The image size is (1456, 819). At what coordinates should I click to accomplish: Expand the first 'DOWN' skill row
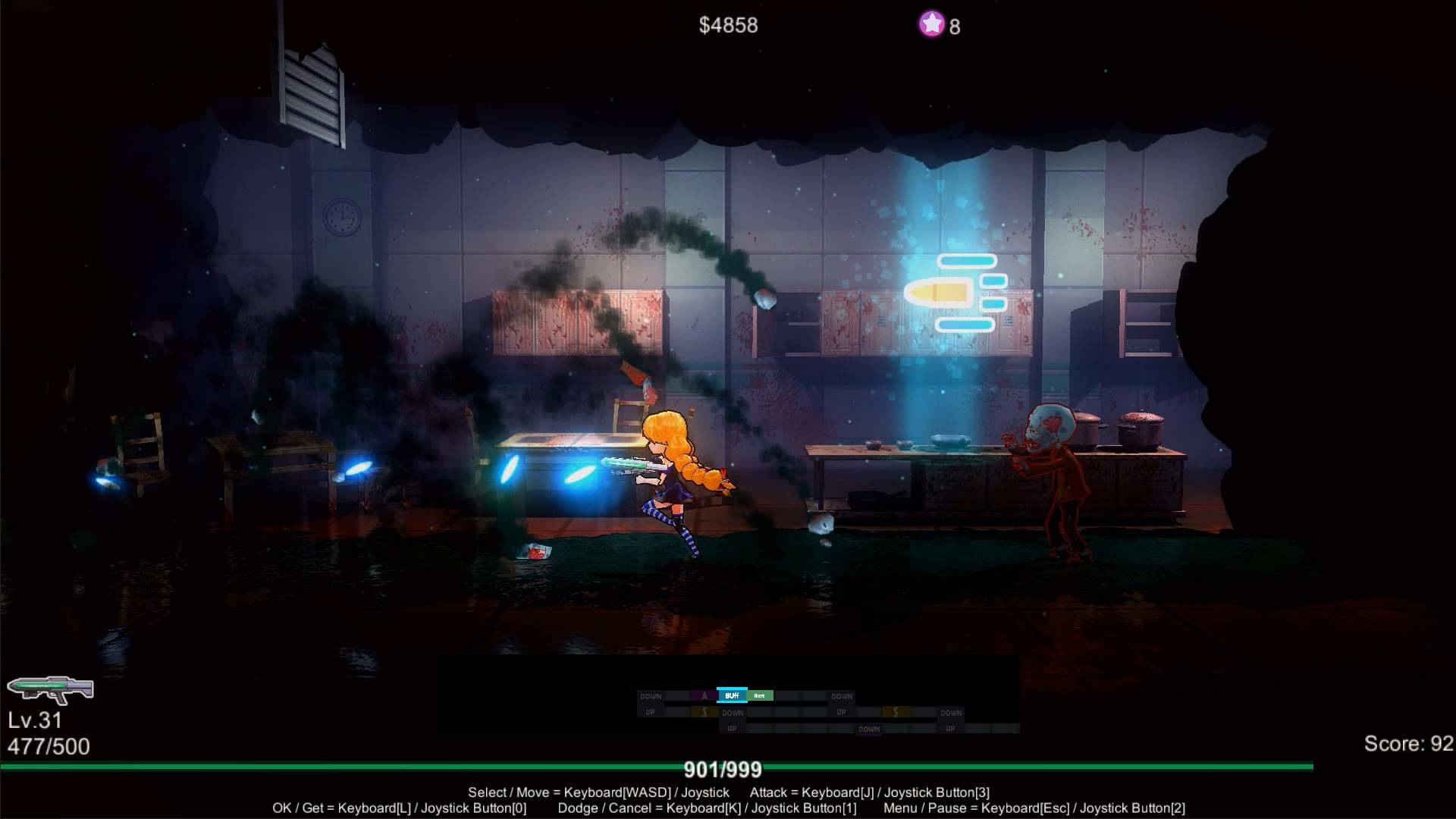point(651,695)
